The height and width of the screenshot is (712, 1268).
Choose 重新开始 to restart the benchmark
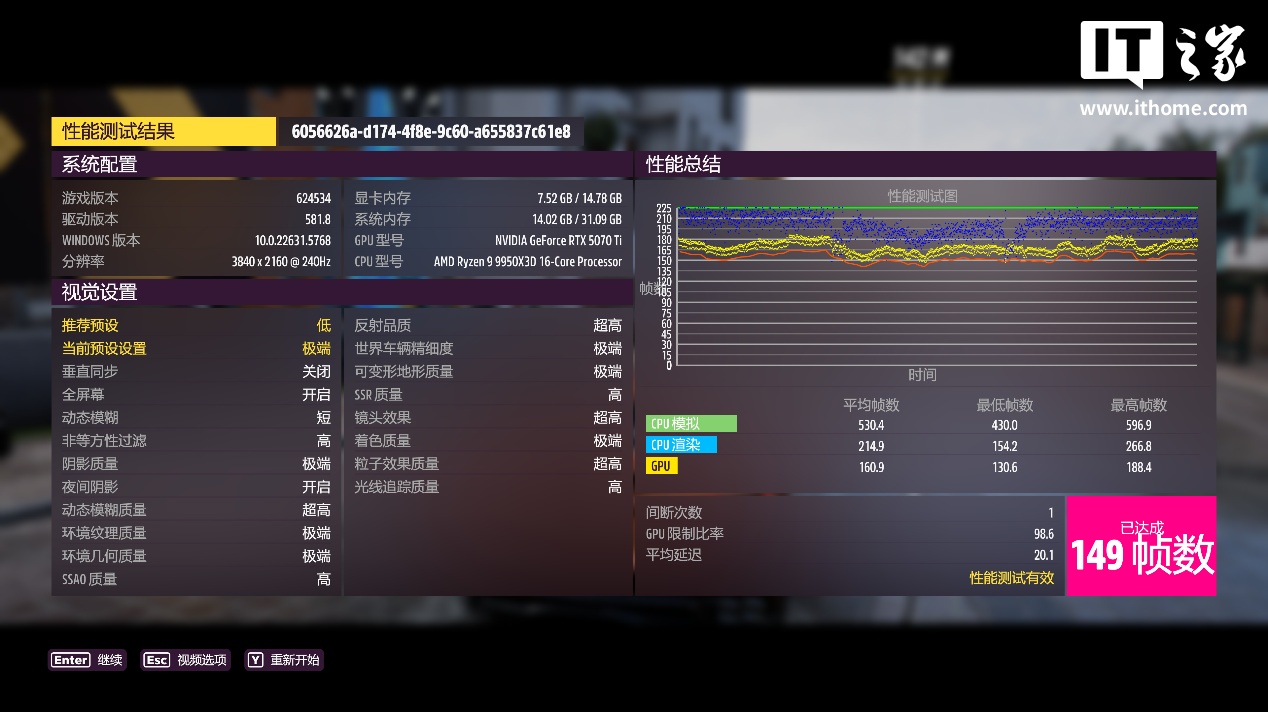pos(284,660)
